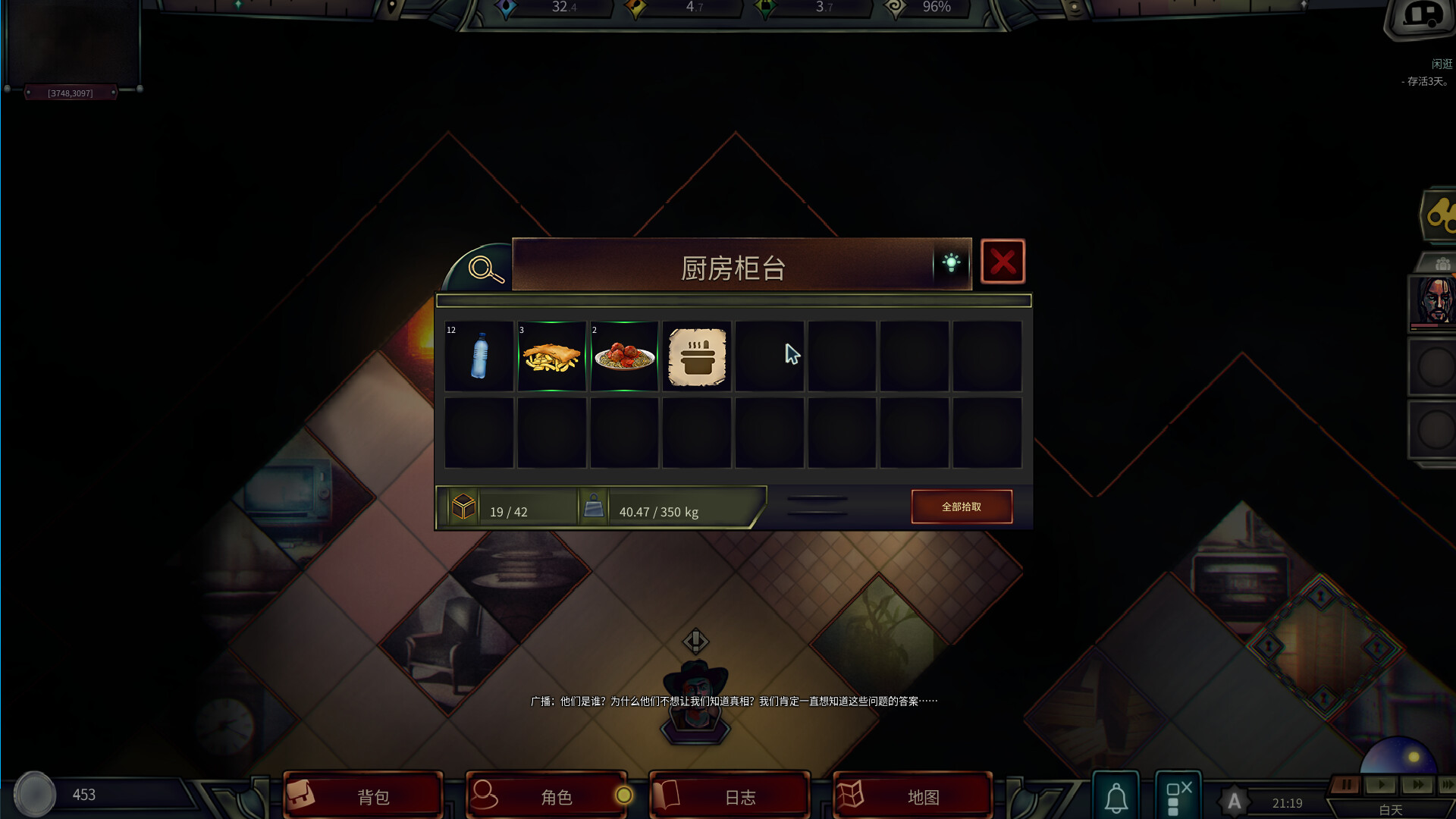Open the 背包 backpack inventory
1456x819 pixels.
click(x=363, y=795)
